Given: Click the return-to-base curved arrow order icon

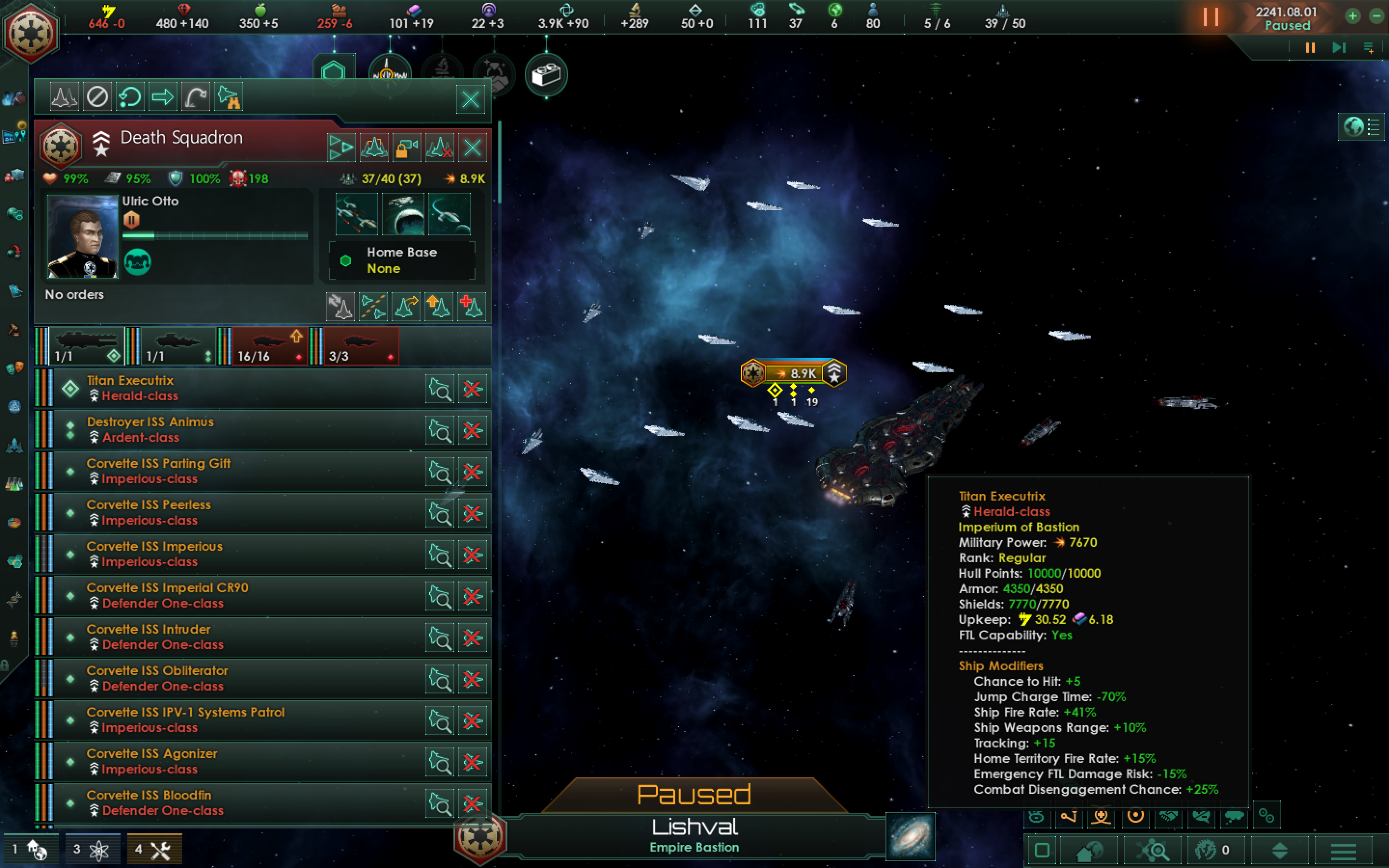Looking at the screenshot, I should pos(194,96).
